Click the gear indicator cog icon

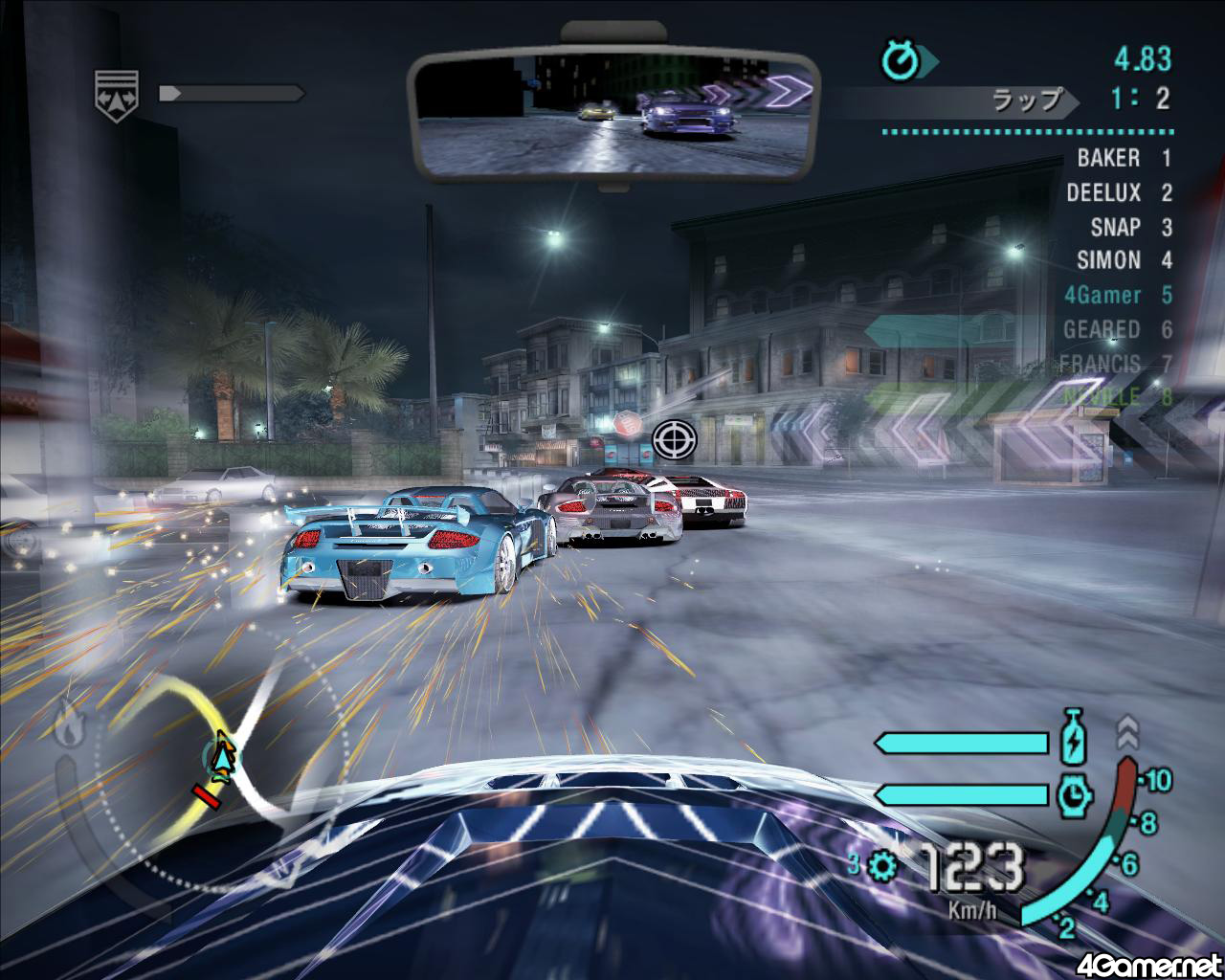(x=881, y=866)
